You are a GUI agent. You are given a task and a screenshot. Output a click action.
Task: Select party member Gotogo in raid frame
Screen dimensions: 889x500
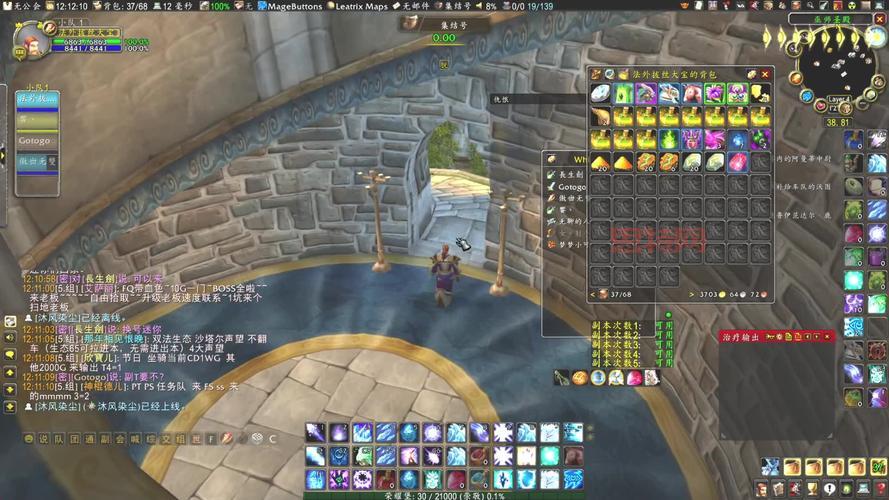coord(37,142)
